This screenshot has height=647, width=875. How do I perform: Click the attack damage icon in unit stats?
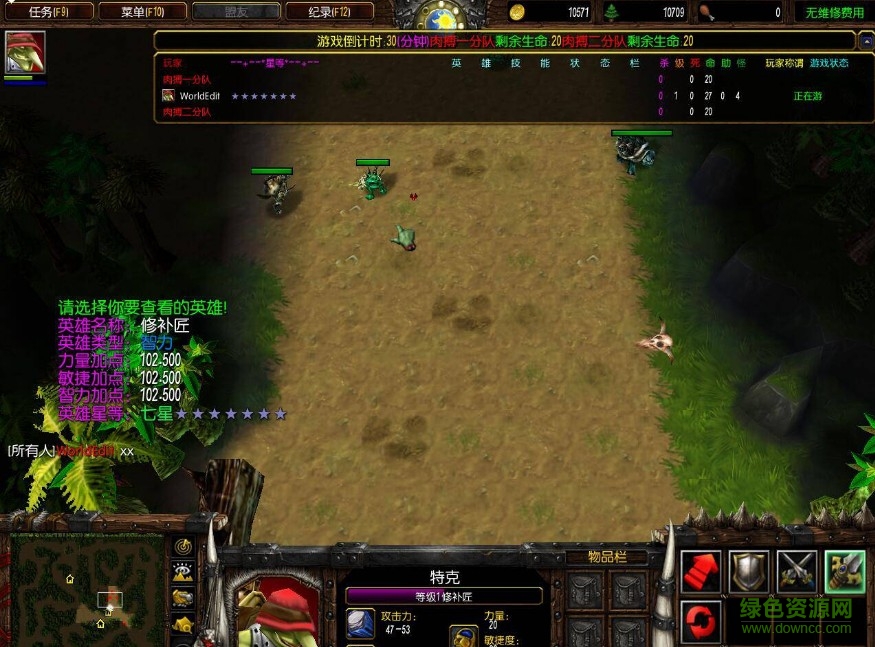pyautogui.click(x=360, y=624)
